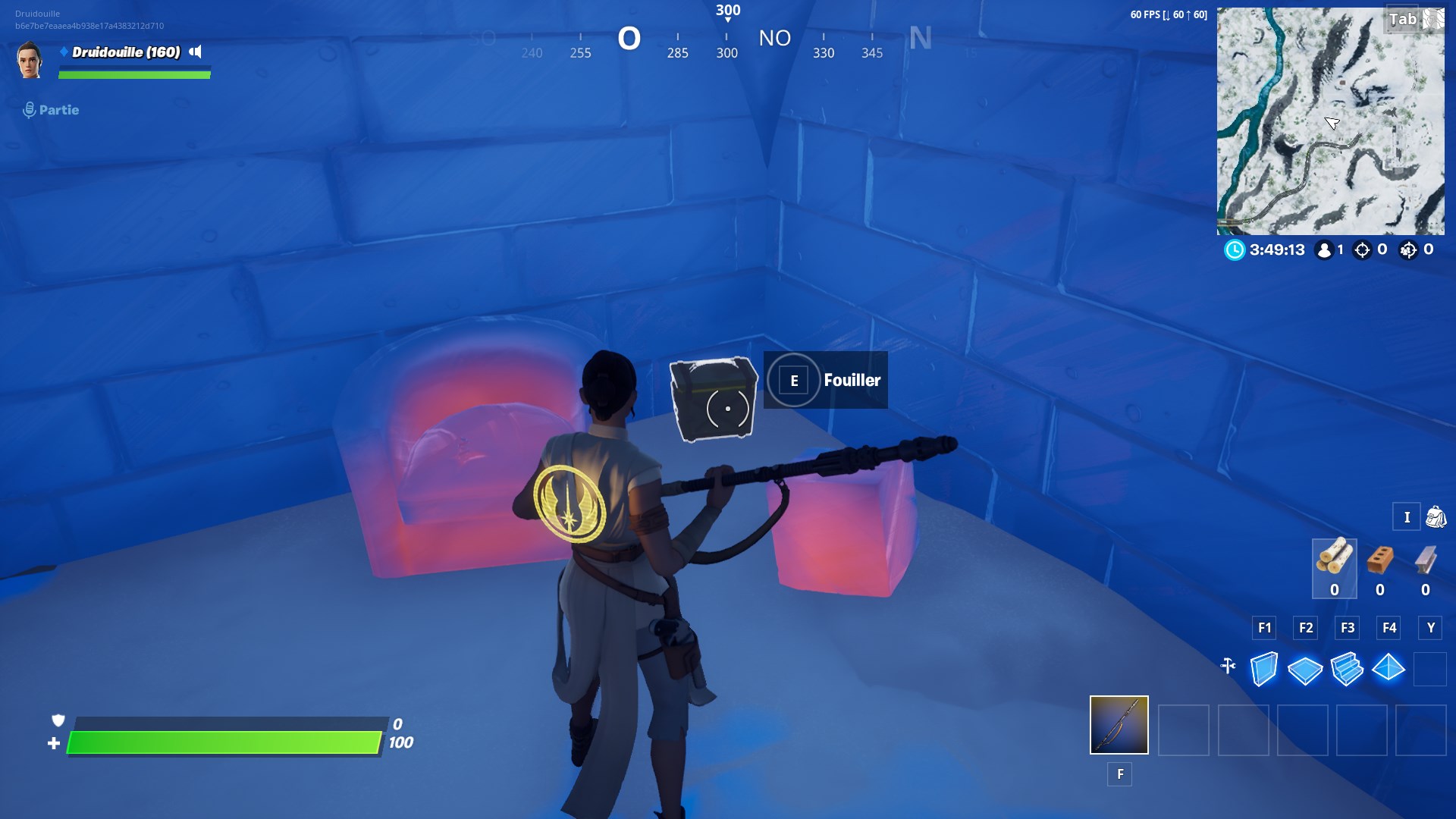
Task: Toggle the Partie voice chat microphone
Action: 30,109
